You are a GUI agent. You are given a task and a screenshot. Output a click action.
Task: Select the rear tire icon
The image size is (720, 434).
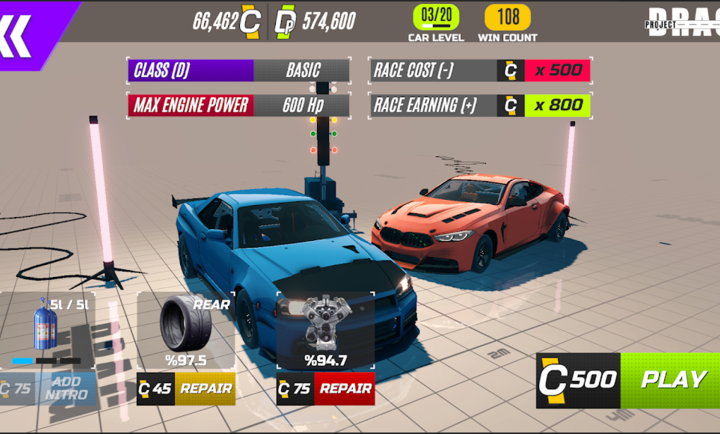point(185,322)
